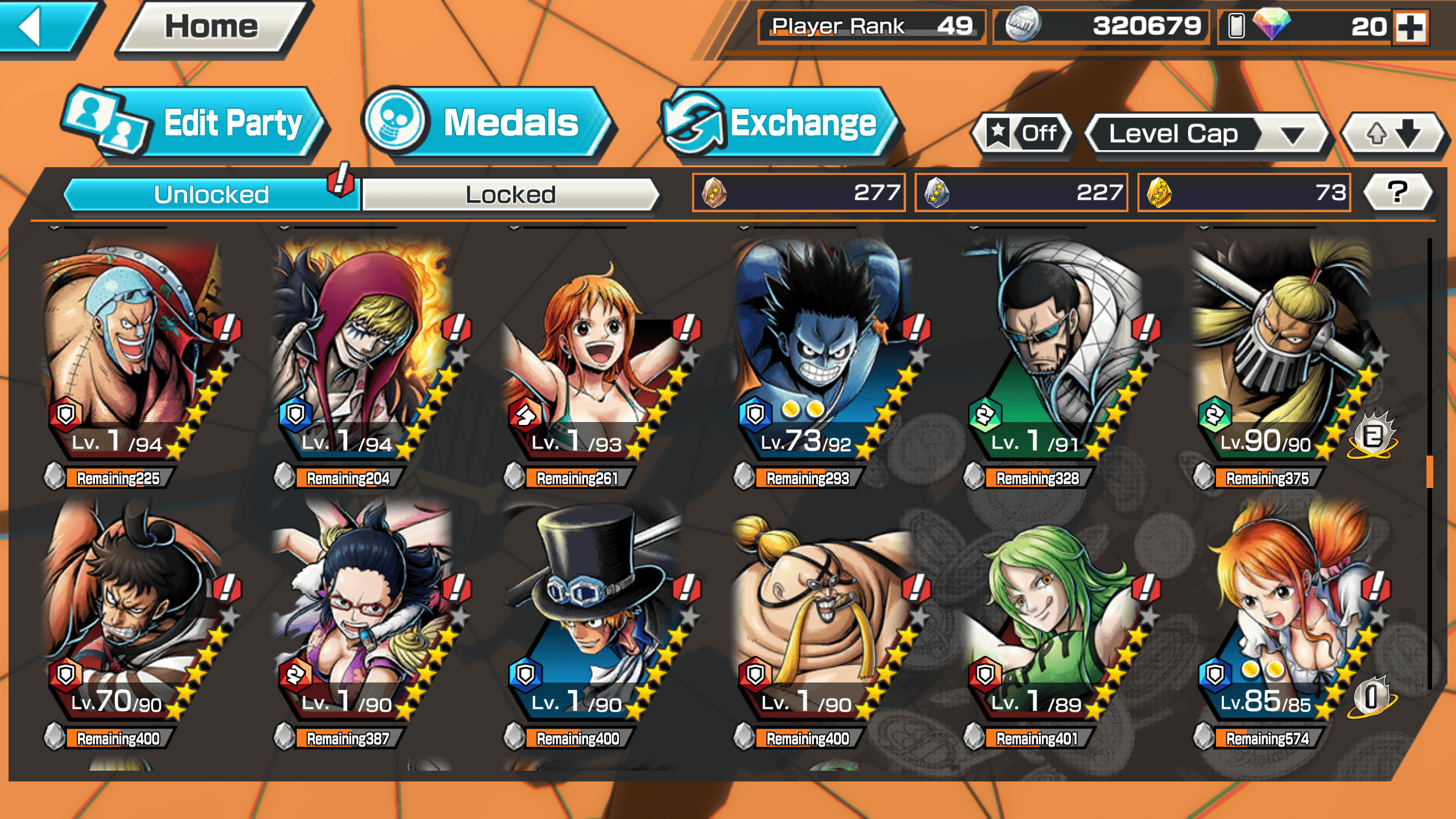Toggle the favorites star filter Off
The image size is (1456, 819).
[x=1023, y=134]
